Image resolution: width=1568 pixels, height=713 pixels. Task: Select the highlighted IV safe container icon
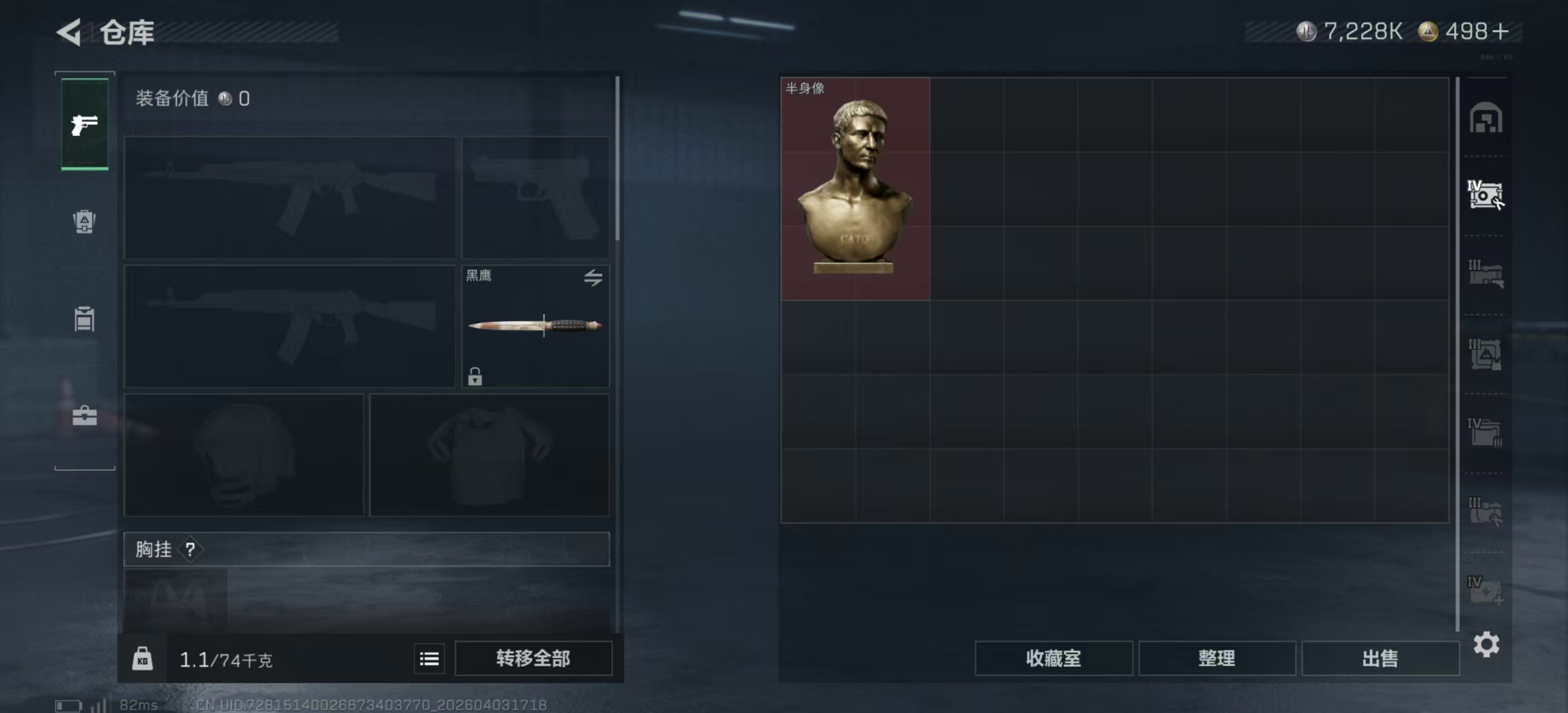pyautogui.click(x=1488, y=195)
